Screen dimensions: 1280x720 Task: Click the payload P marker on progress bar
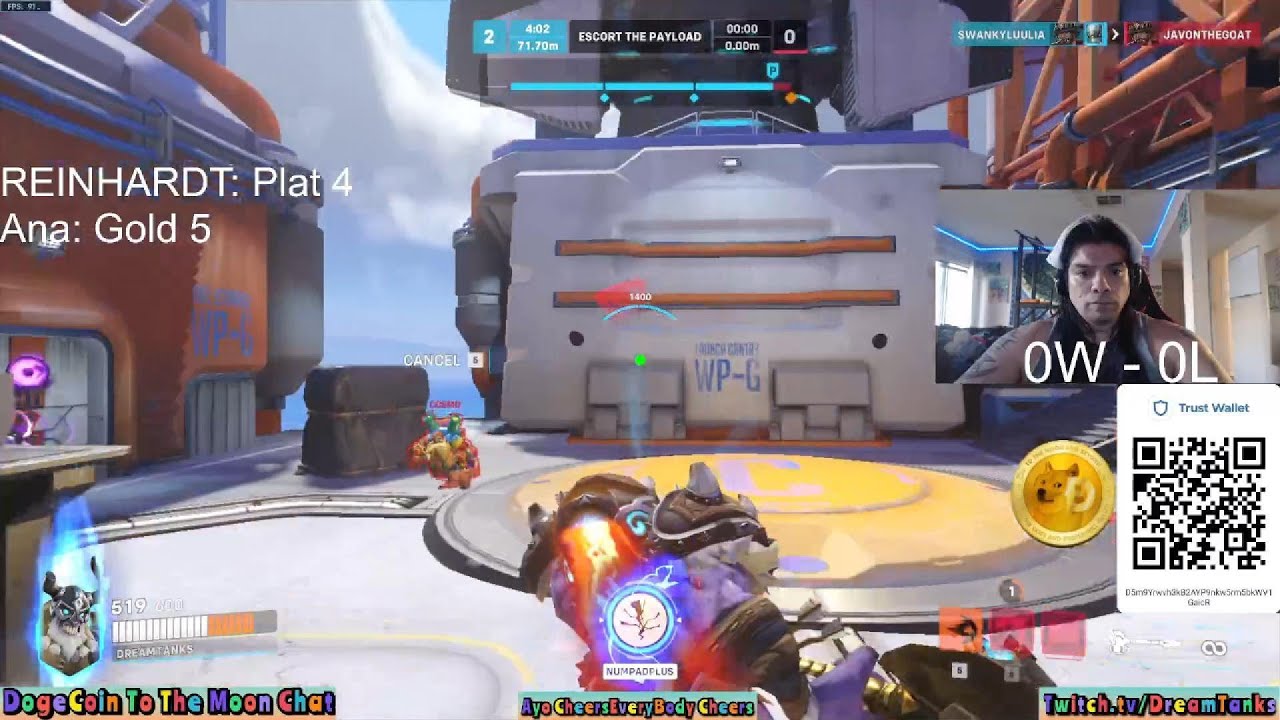click(x=772, y=70)
